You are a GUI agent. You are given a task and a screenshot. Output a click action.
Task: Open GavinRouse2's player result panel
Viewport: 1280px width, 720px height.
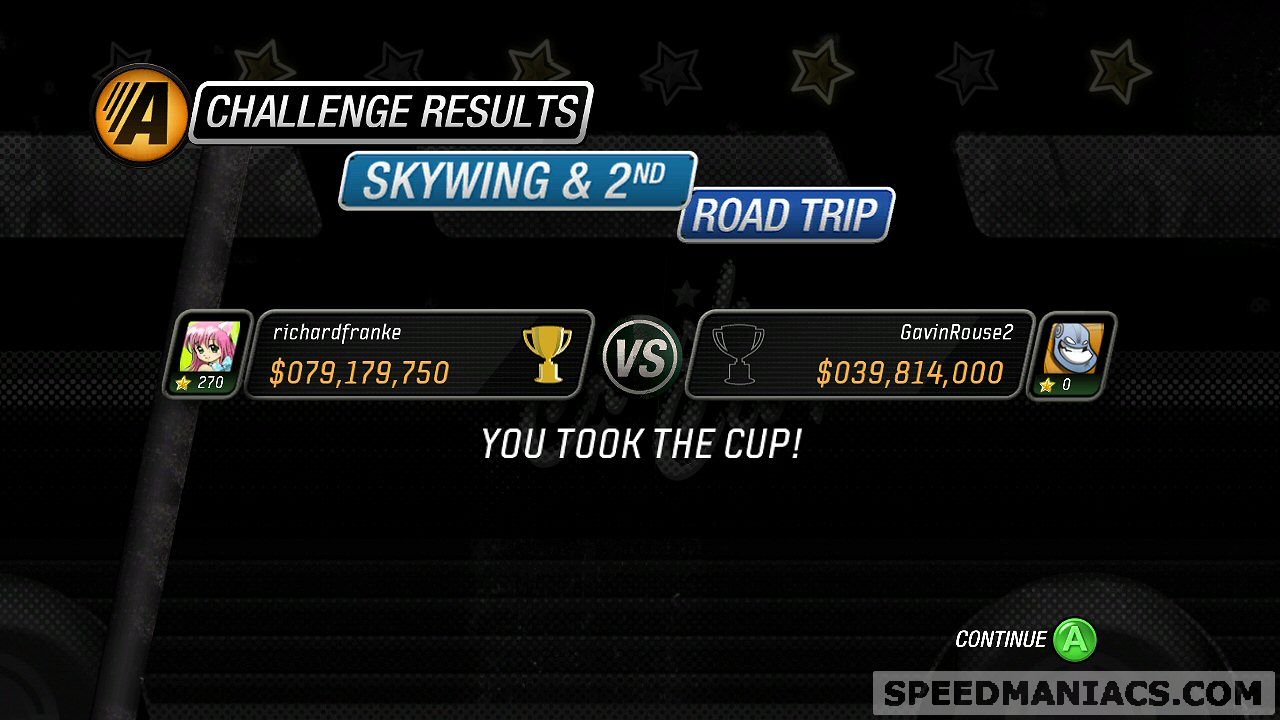coord(862,355)
